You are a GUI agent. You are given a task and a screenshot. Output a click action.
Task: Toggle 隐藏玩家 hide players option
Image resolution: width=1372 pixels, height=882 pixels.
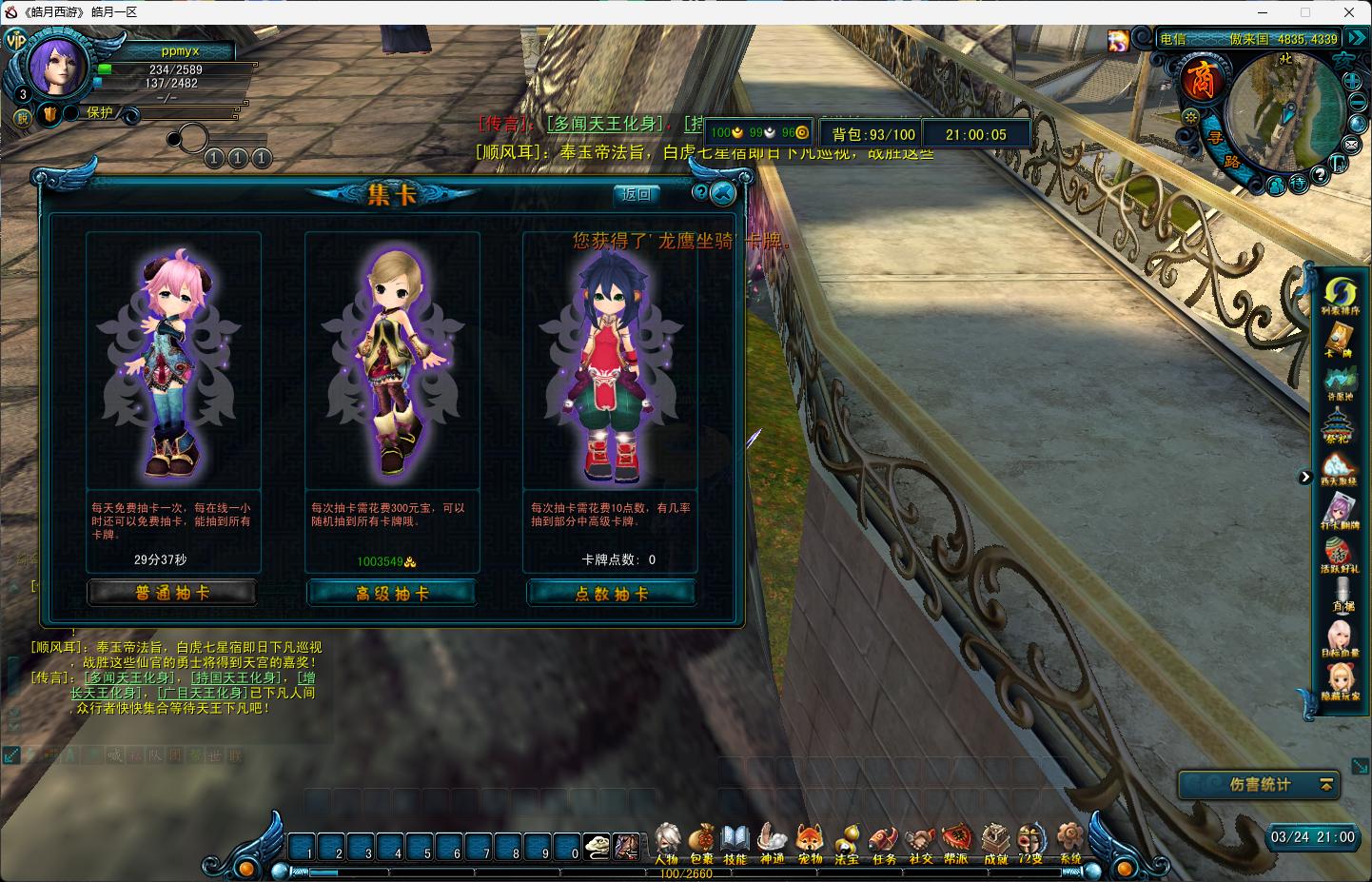pos(1340,680)
